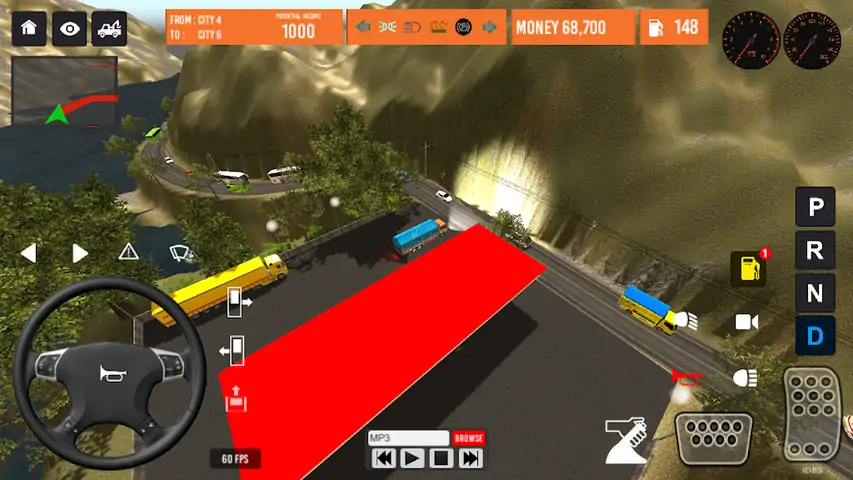Viewport: 853px width, 480px height.
Task: Toggle the windshield wipers
Action: point(180,251)
